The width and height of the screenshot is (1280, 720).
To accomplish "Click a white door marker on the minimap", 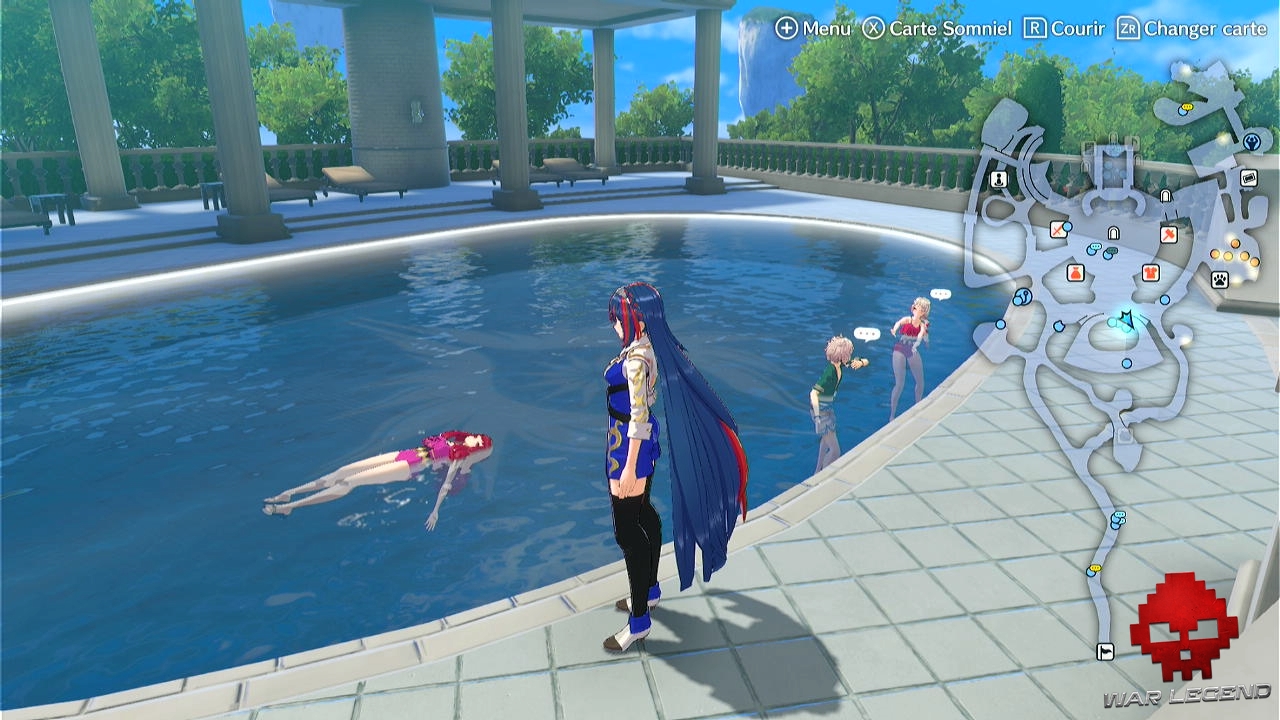I will point(1165,195).
